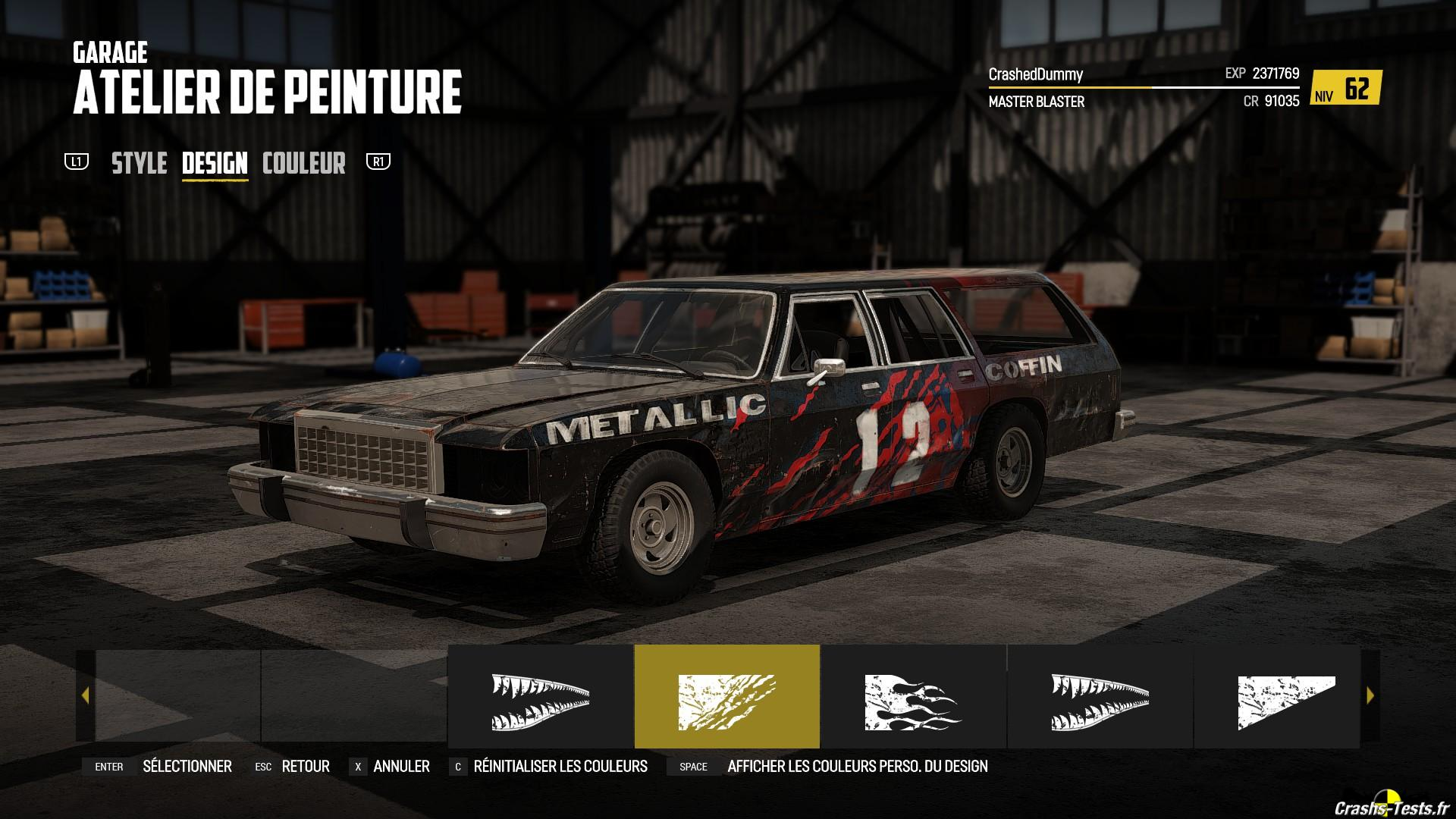This screenshot has height=819, width=1456.
Task: Switch to the Couleur tab
Action: click(303, 163)
